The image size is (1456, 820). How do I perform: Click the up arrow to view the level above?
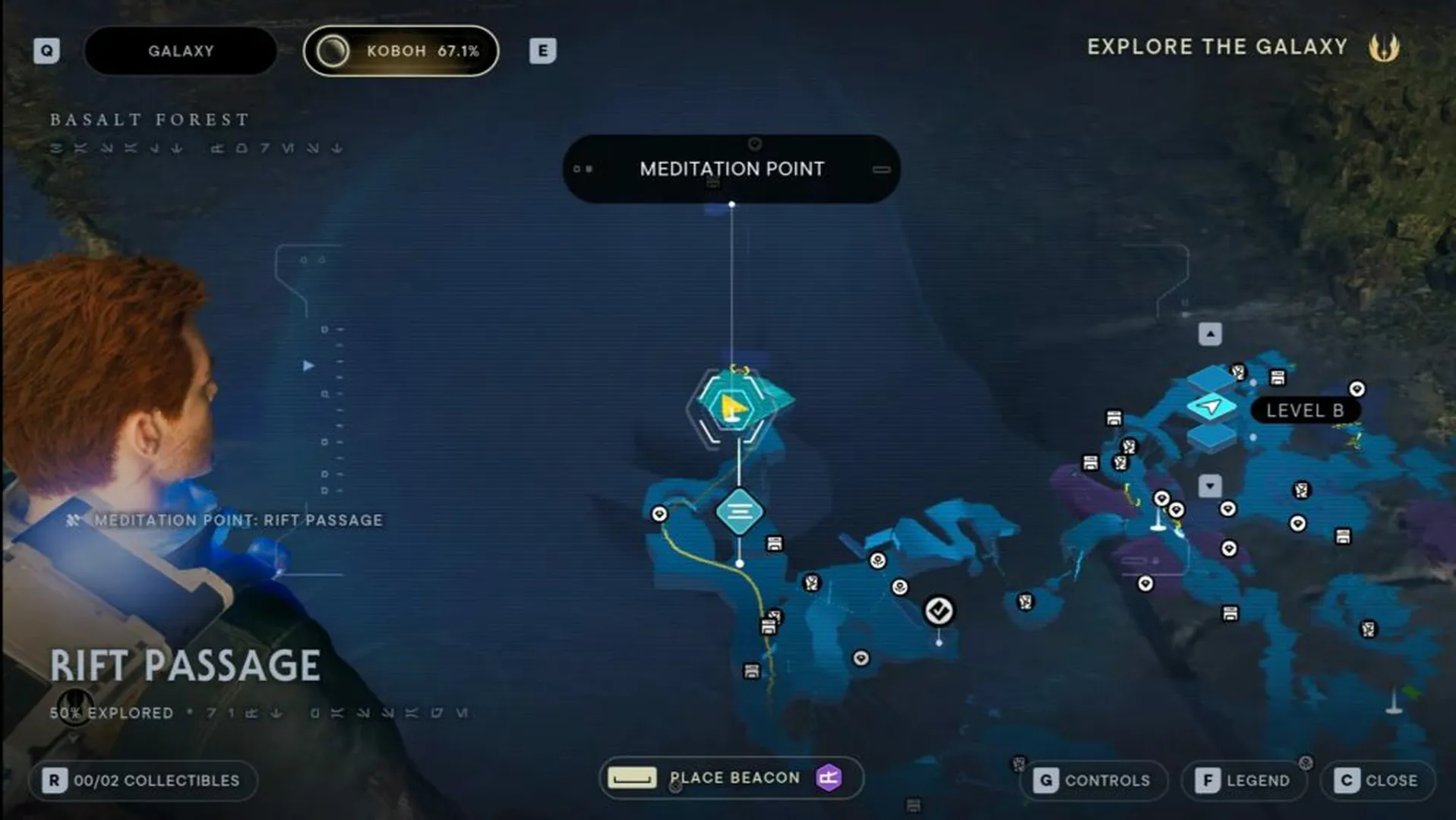tap(1210, 333)
